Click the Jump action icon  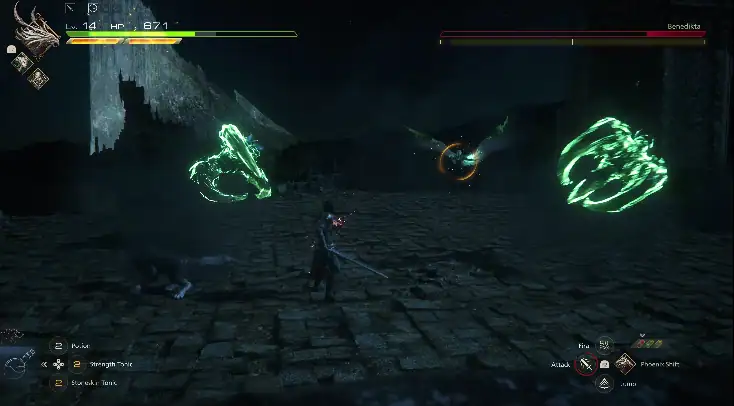click(x=604, y=383)
